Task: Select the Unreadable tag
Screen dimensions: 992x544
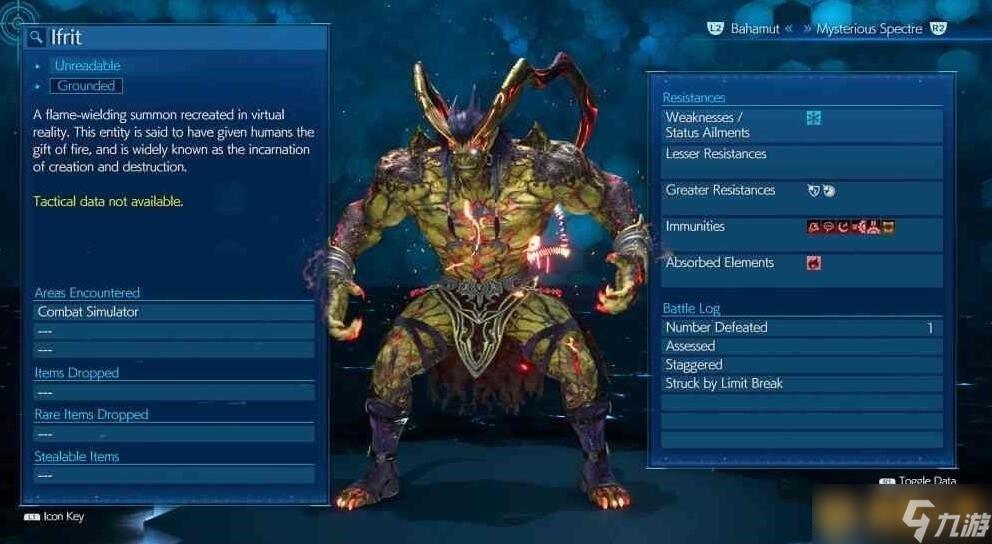Action: pos(87,65)
